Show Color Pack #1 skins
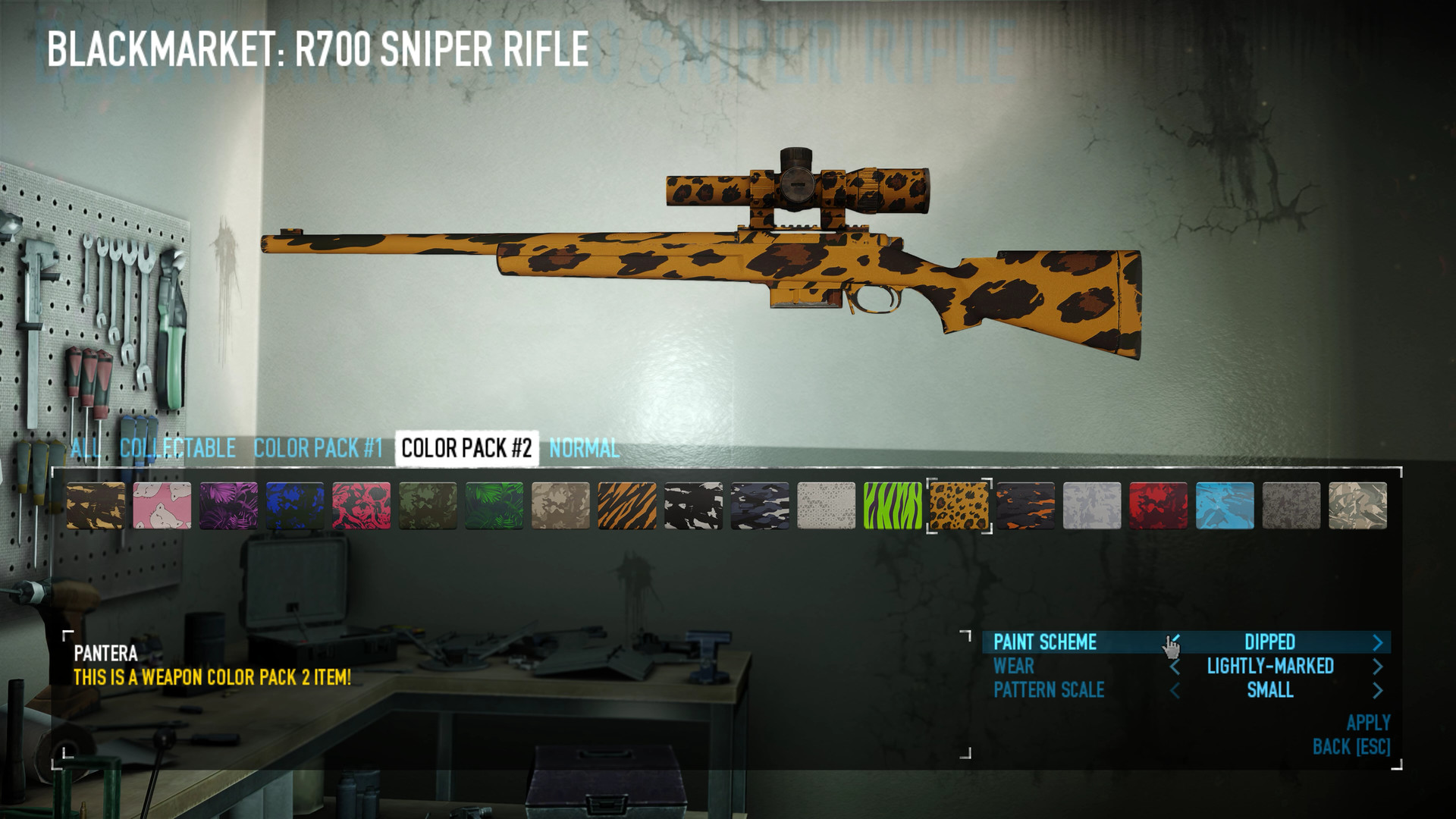The height and width of the screenshot is (819, 1456). coord(318,448)
